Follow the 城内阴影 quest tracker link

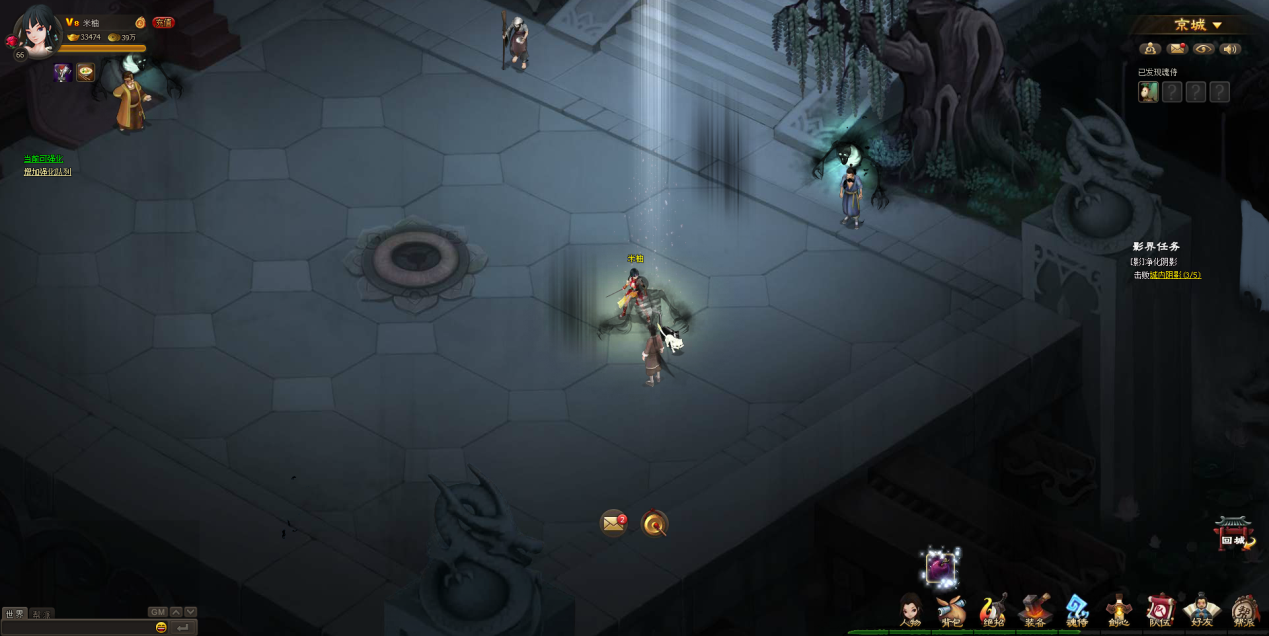click(x=1174, y=275)
